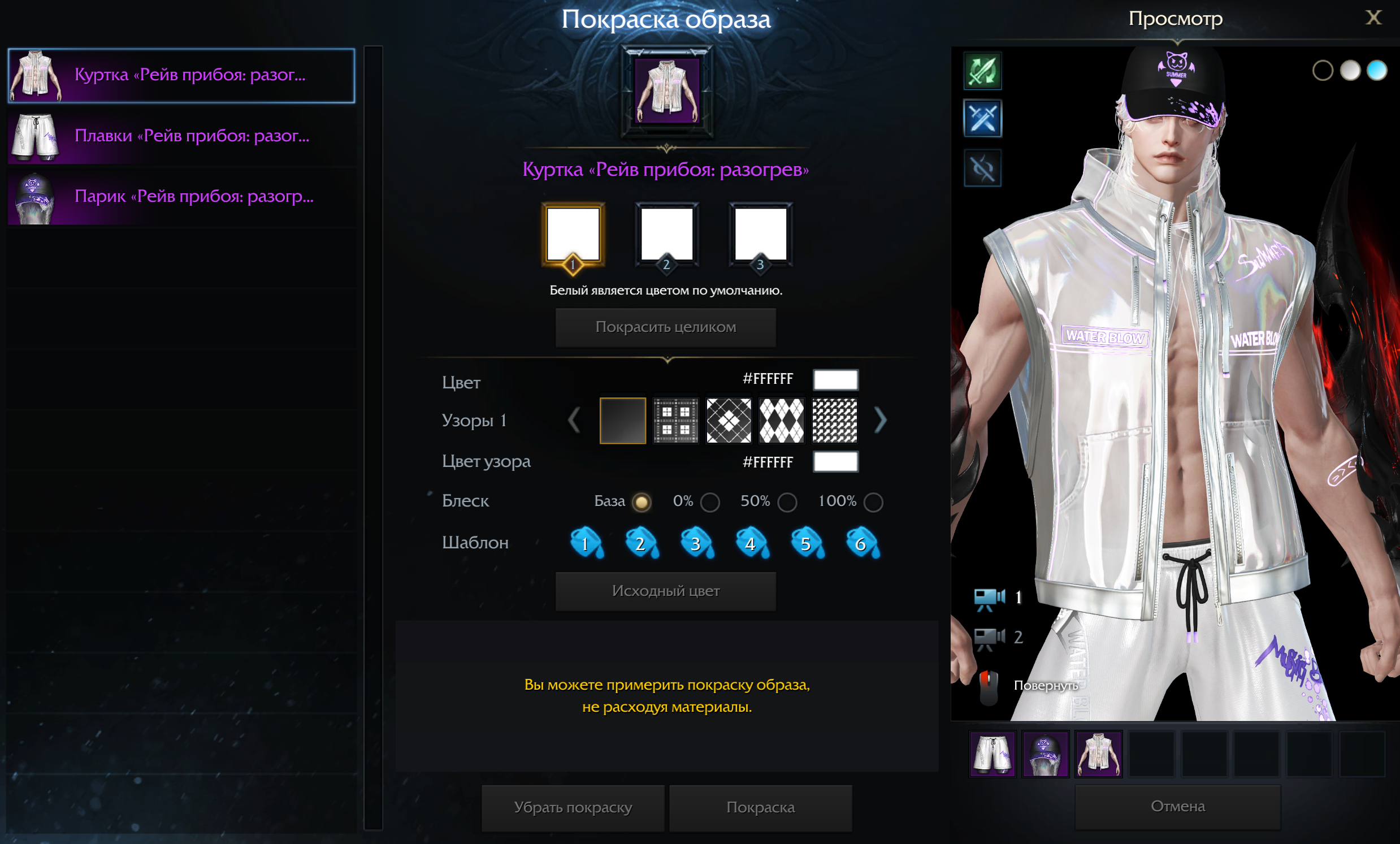Apply template number 4
The width and height of the screenshot is (1400, 844).
point(751,543)
